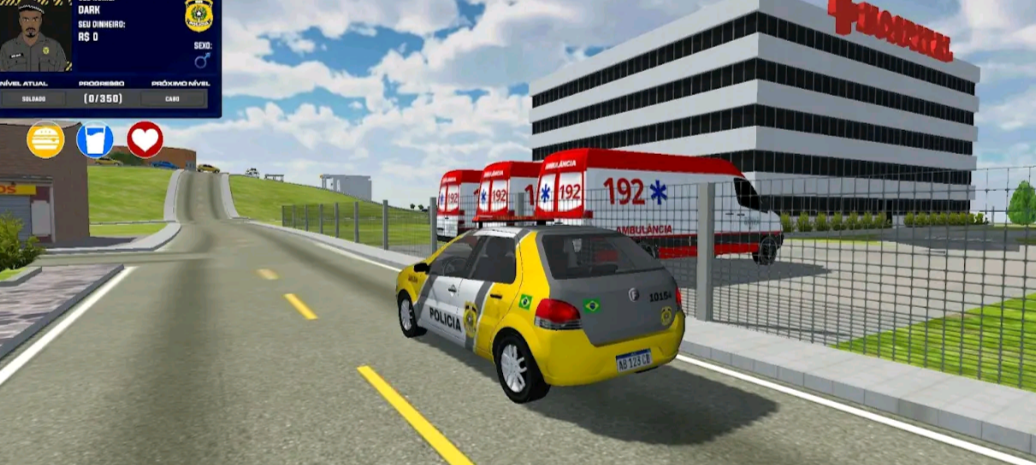Tap the burger hunger icon
Screen dimensions: 1036x465
click(45, 140)
